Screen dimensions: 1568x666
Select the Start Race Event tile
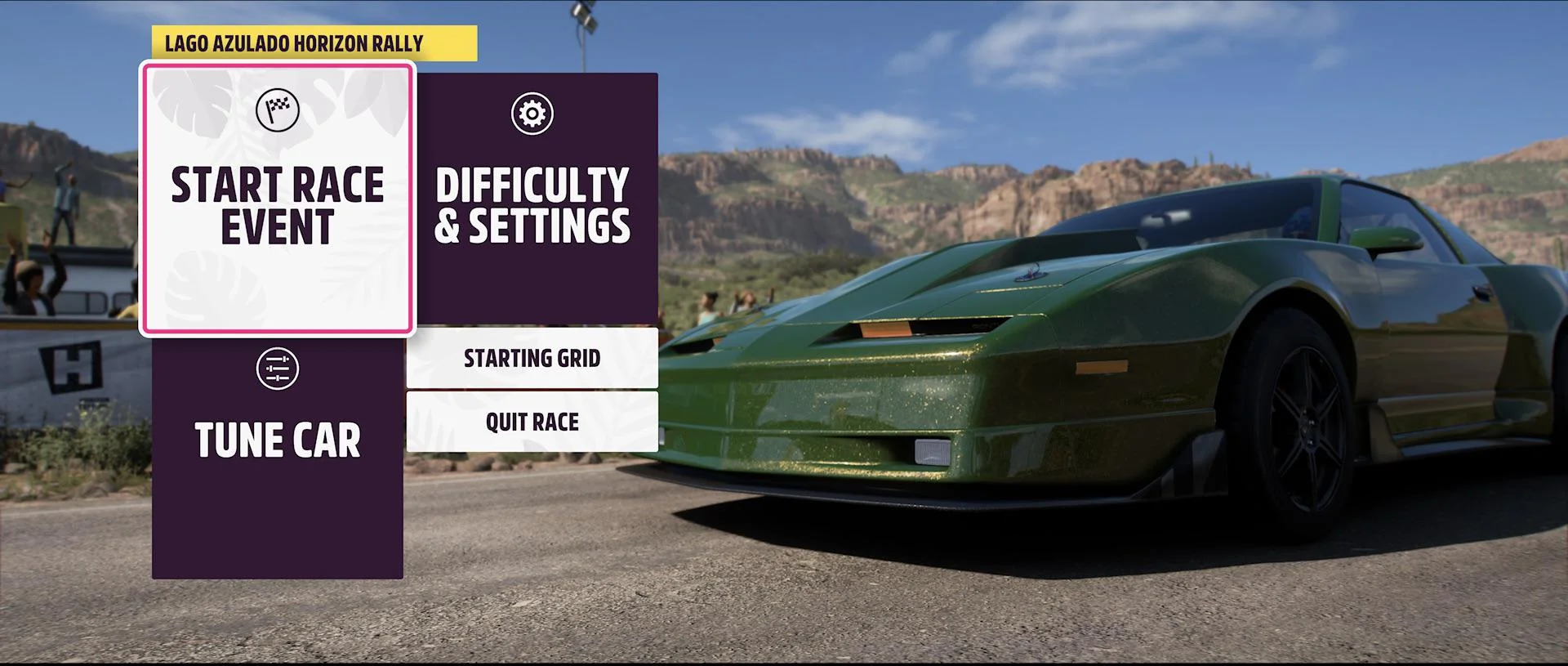[278, 199]
